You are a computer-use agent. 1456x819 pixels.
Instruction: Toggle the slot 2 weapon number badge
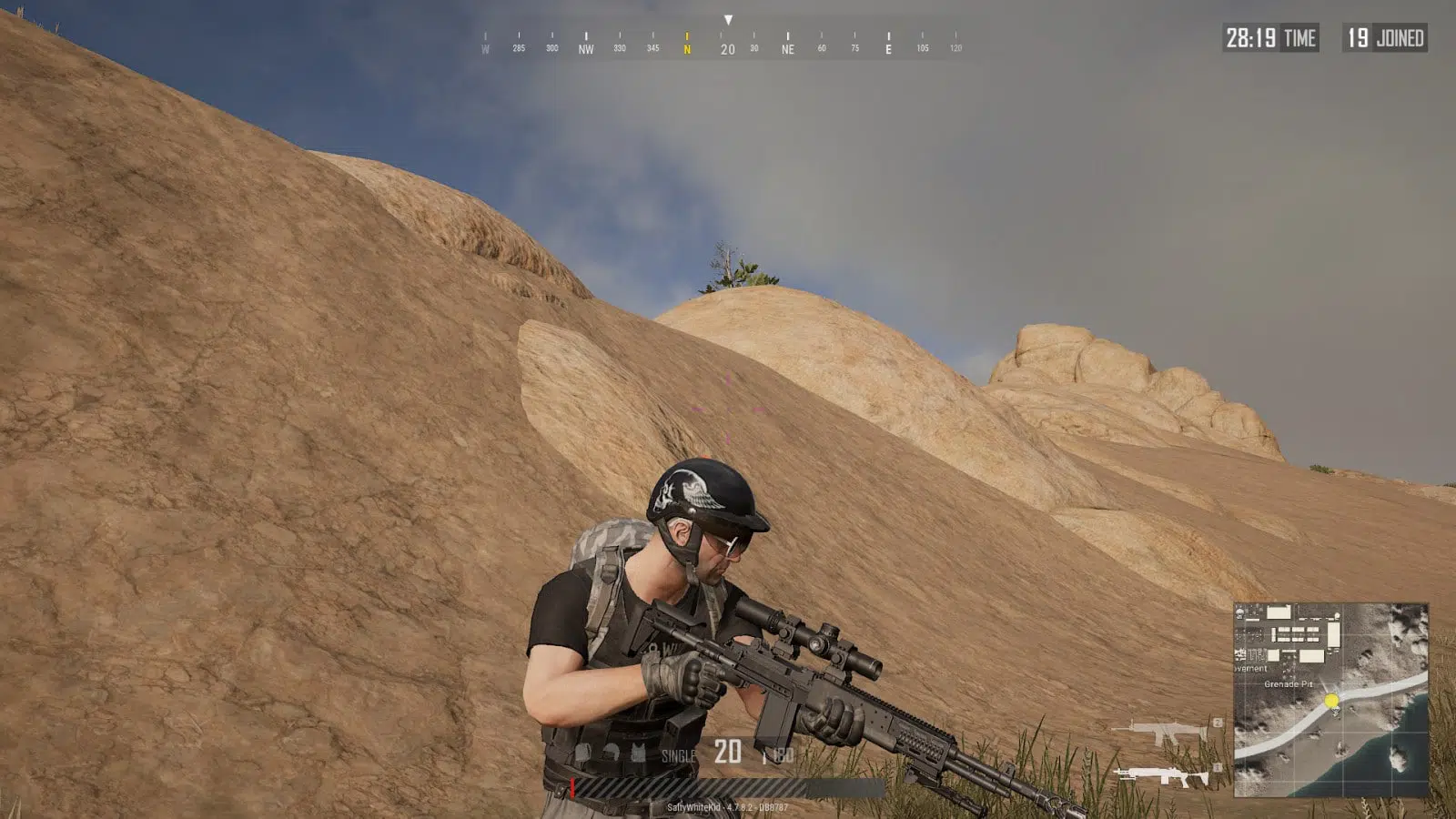pos(1218,723)
